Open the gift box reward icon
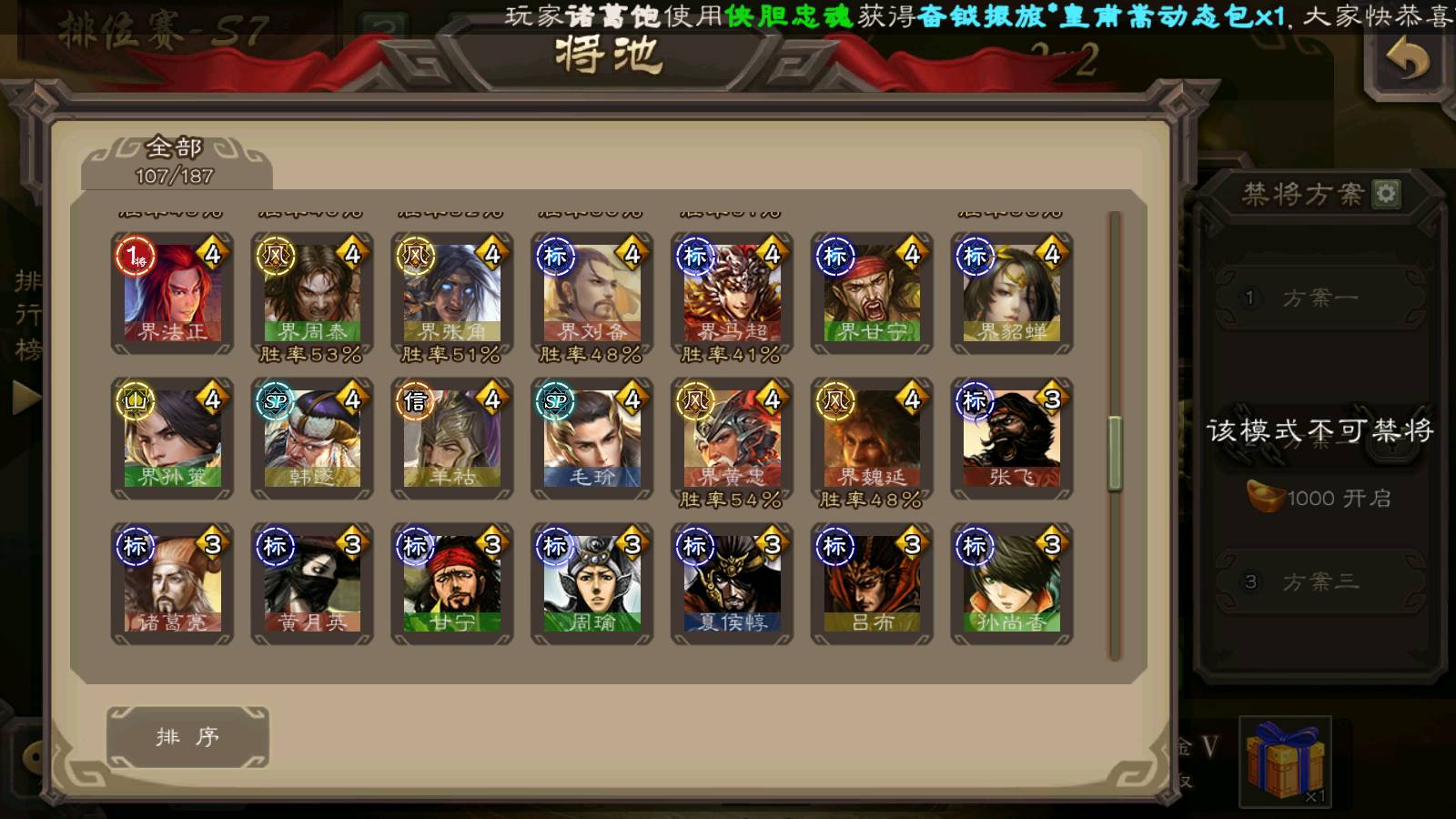1456x819 pixels. [x=1284, y=761]
